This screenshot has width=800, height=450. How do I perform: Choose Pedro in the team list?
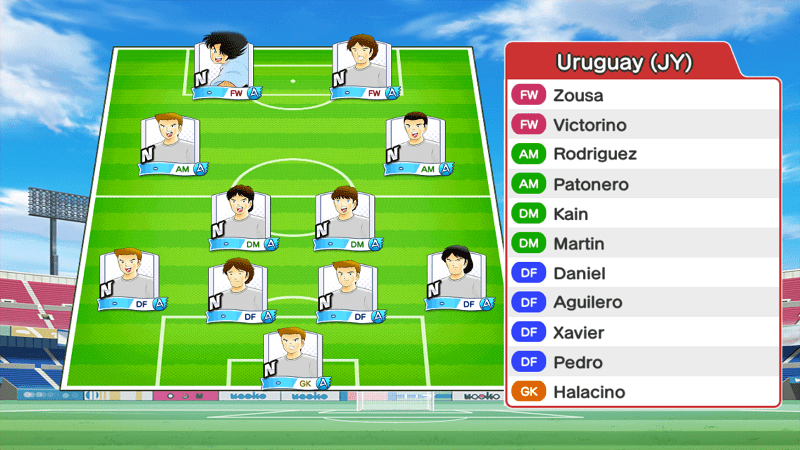(x=642, y=362)
